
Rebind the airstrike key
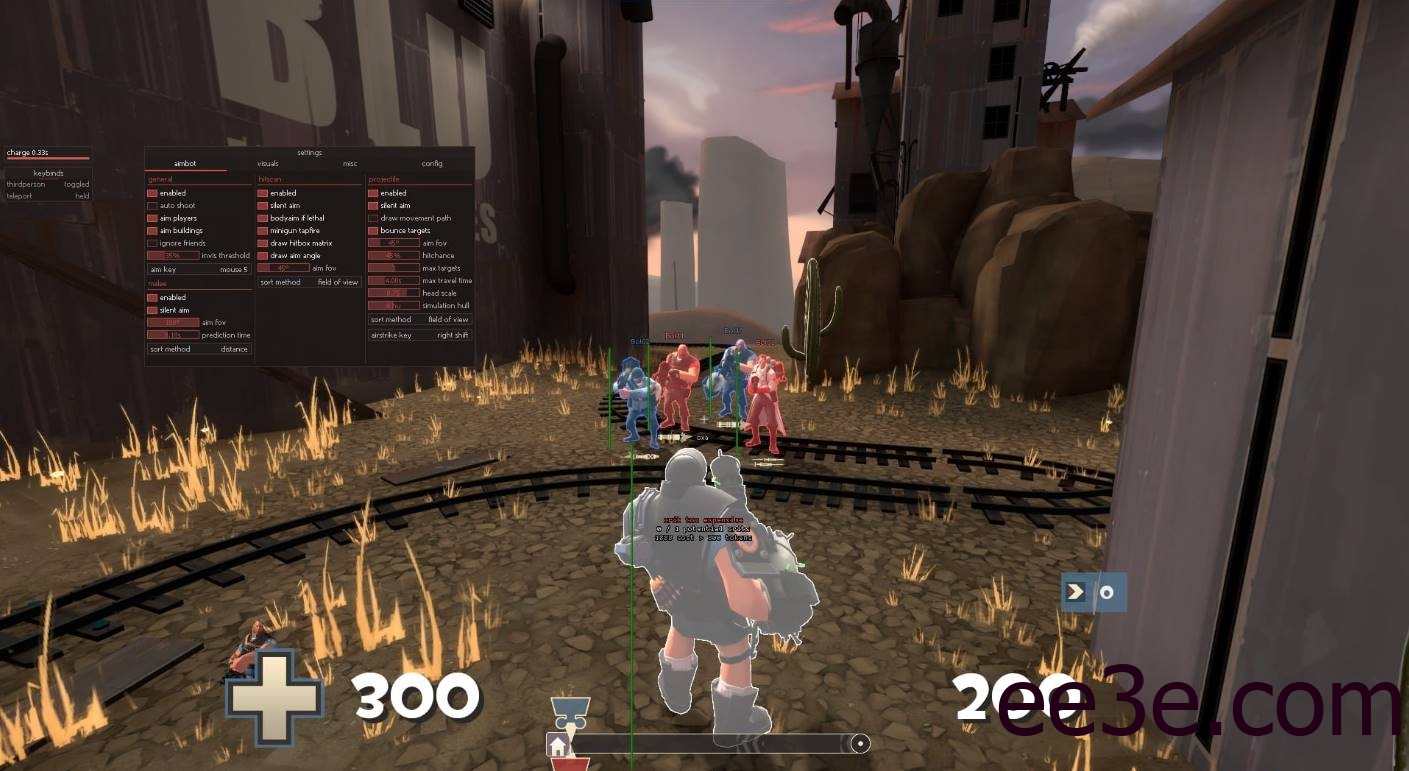click(420, 335)
